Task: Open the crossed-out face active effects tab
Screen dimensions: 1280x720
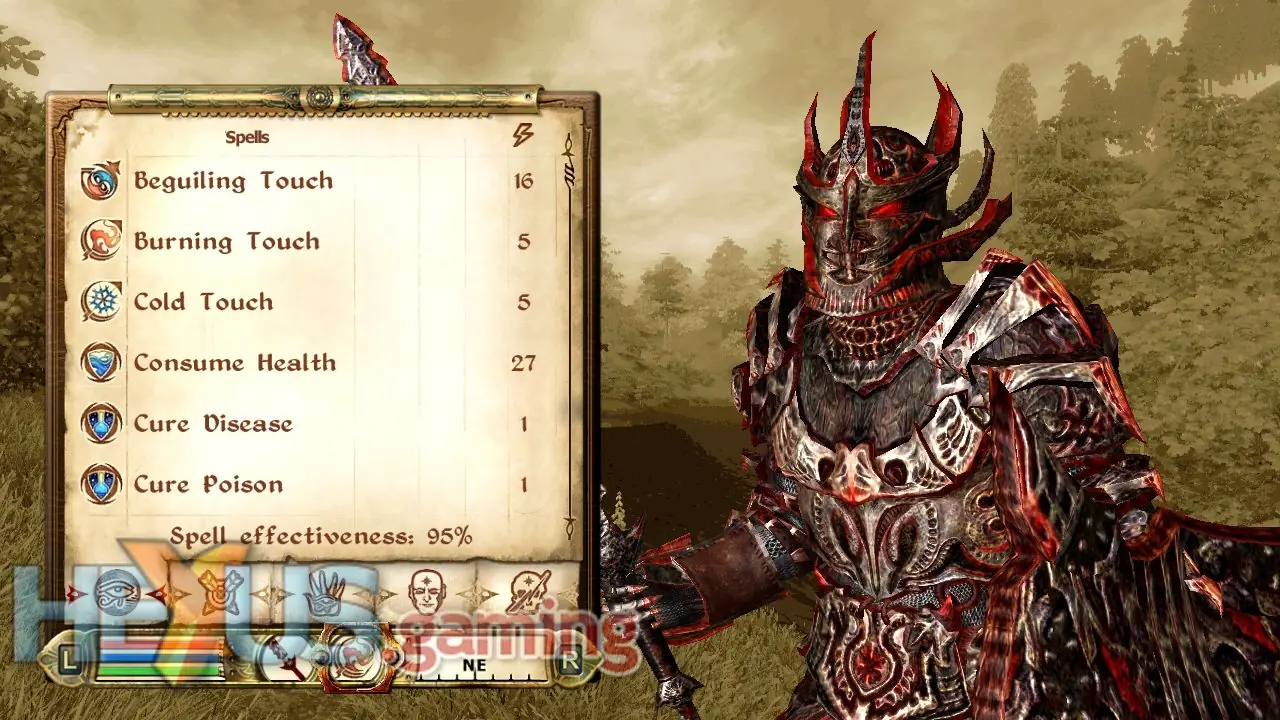Action: pos(526,592)
